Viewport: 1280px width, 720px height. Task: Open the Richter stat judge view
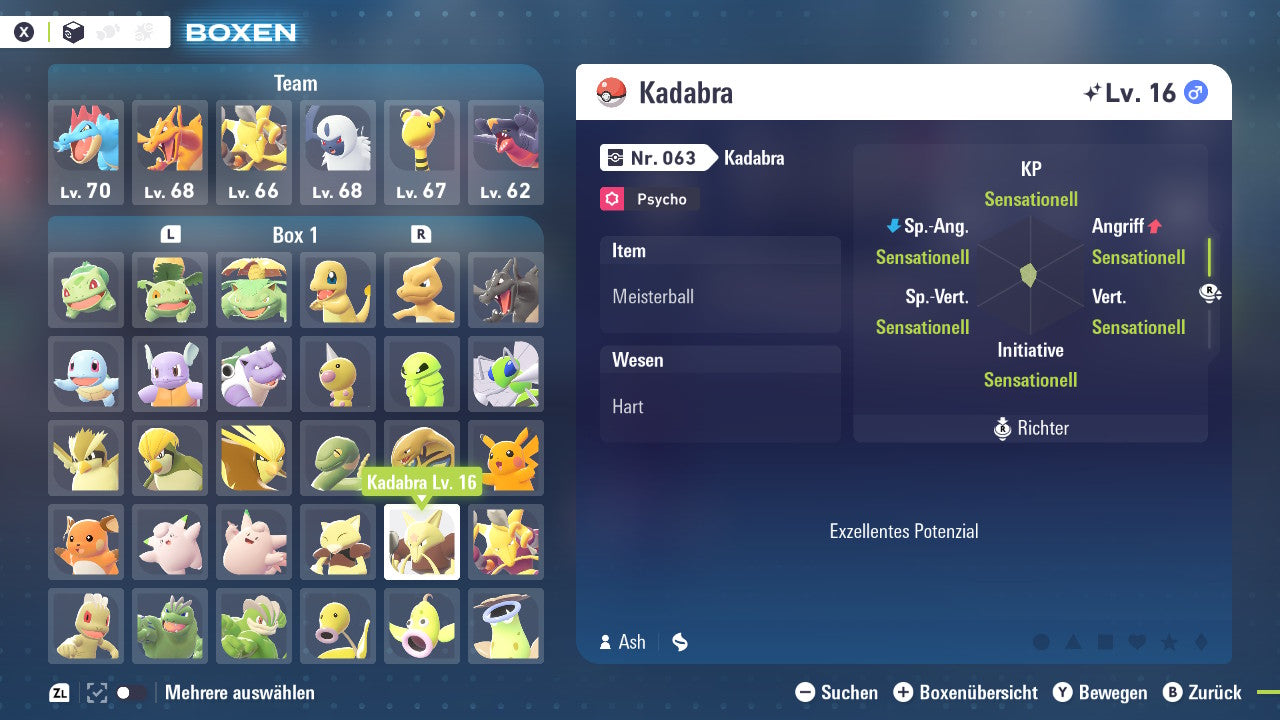coord(1030,428)
